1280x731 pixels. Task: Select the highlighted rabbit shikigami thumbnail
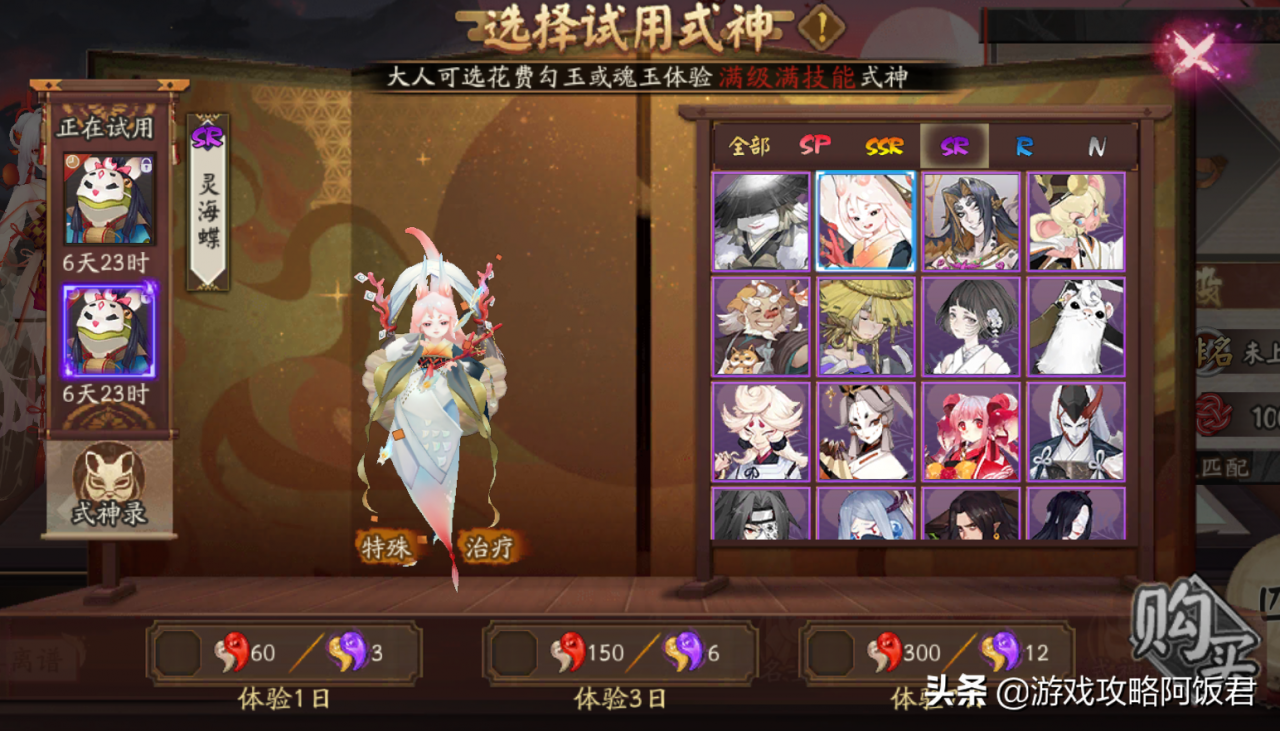point(866,221)
